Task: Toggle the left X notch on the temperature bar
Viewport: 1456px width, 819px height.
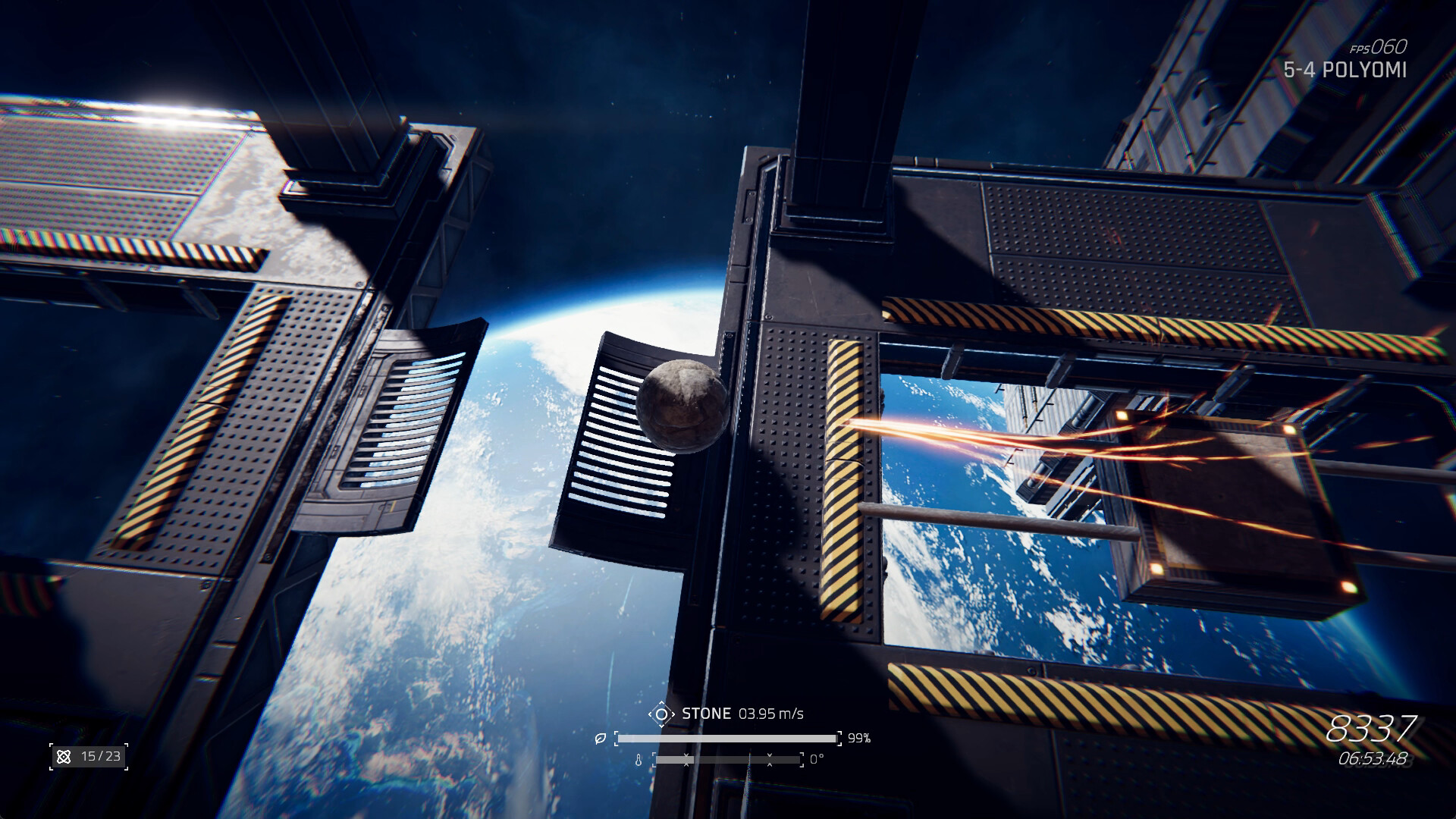Action: tap(686, 761)
